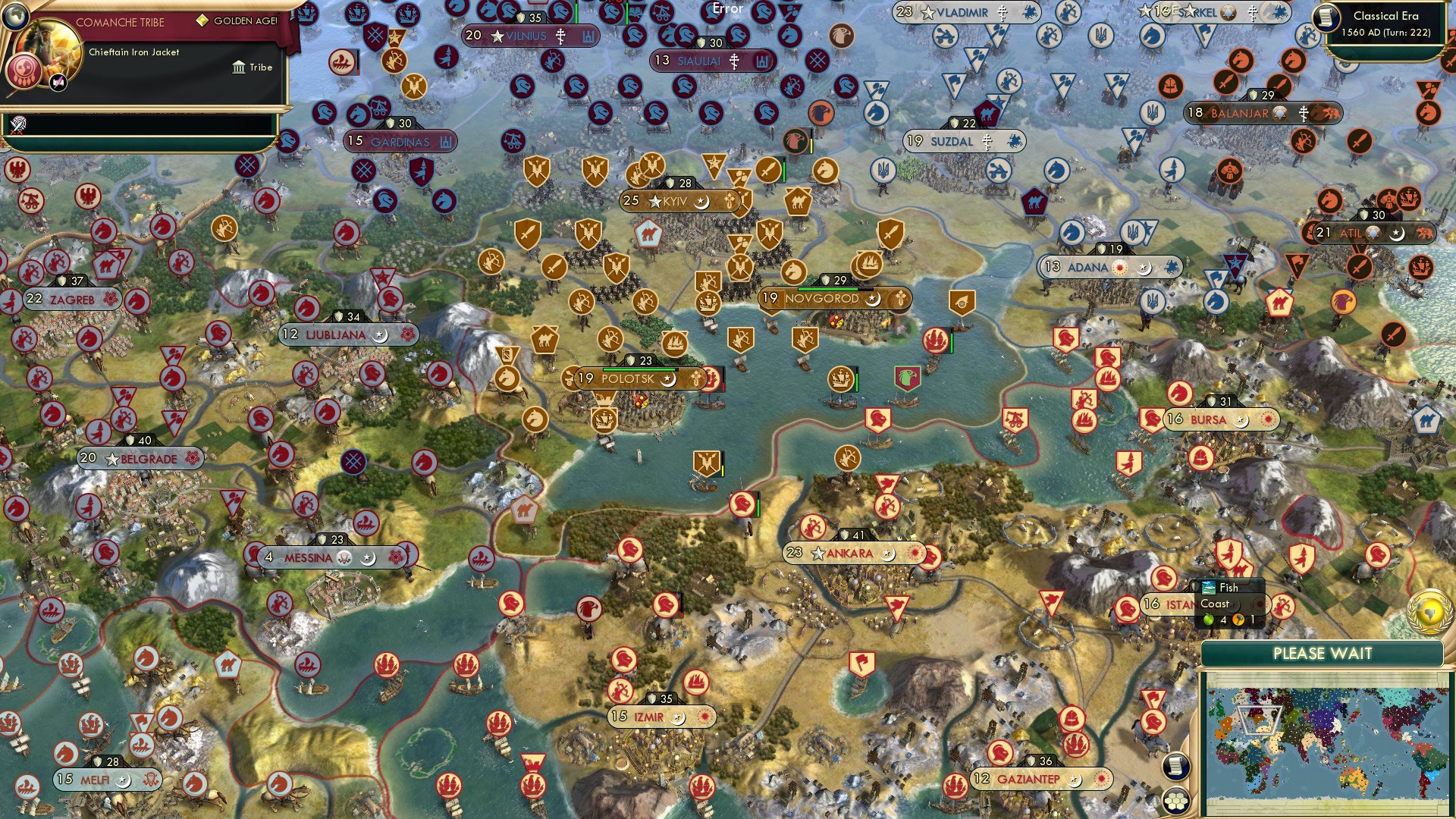The height and width of the screenshot is (819, 1456).
Task: Click the crescent religion icon on Novgorod's banner
Action: [x=873, y=299]
